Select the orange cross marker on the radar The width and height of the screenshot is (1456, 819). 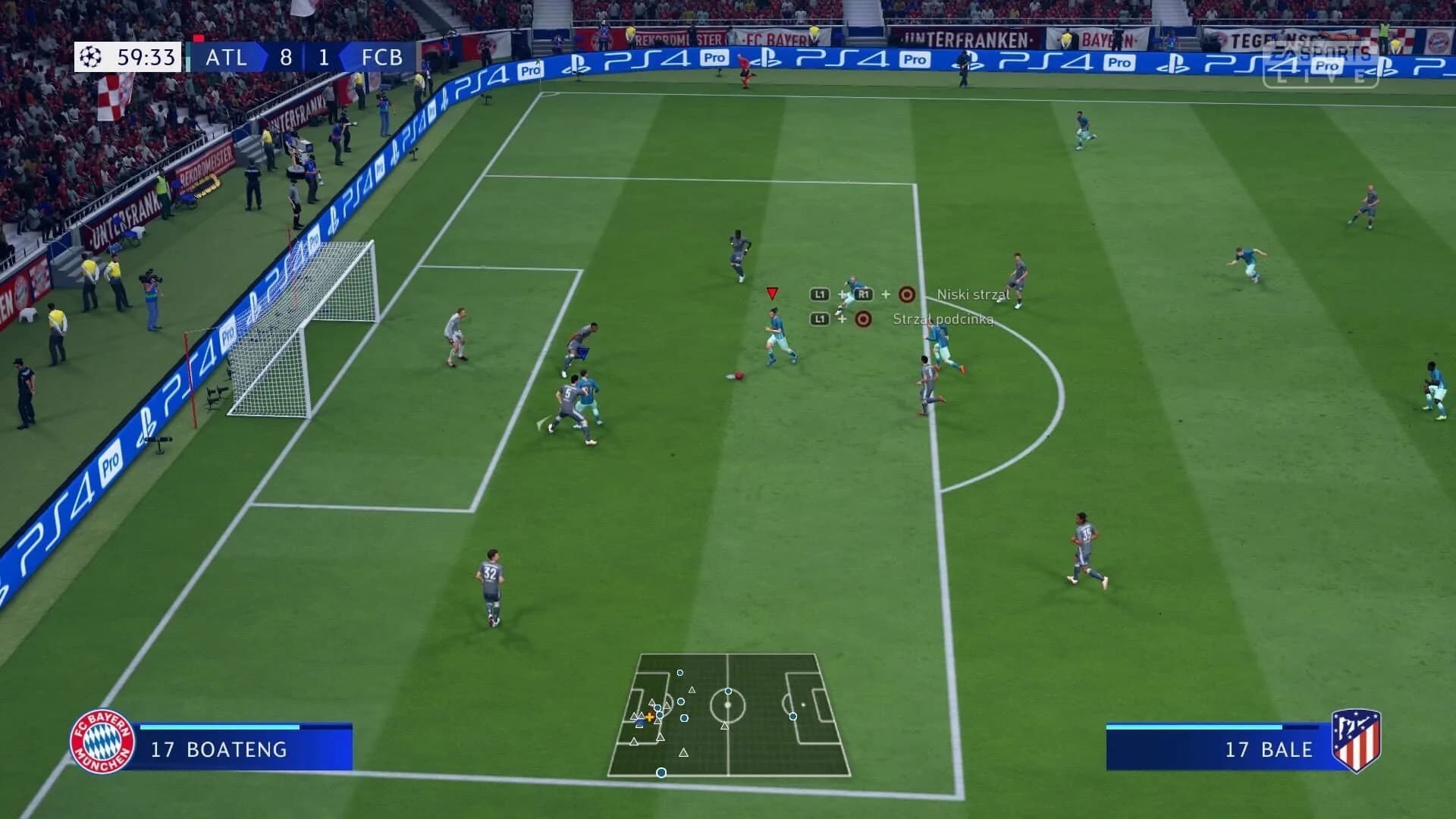651,715
